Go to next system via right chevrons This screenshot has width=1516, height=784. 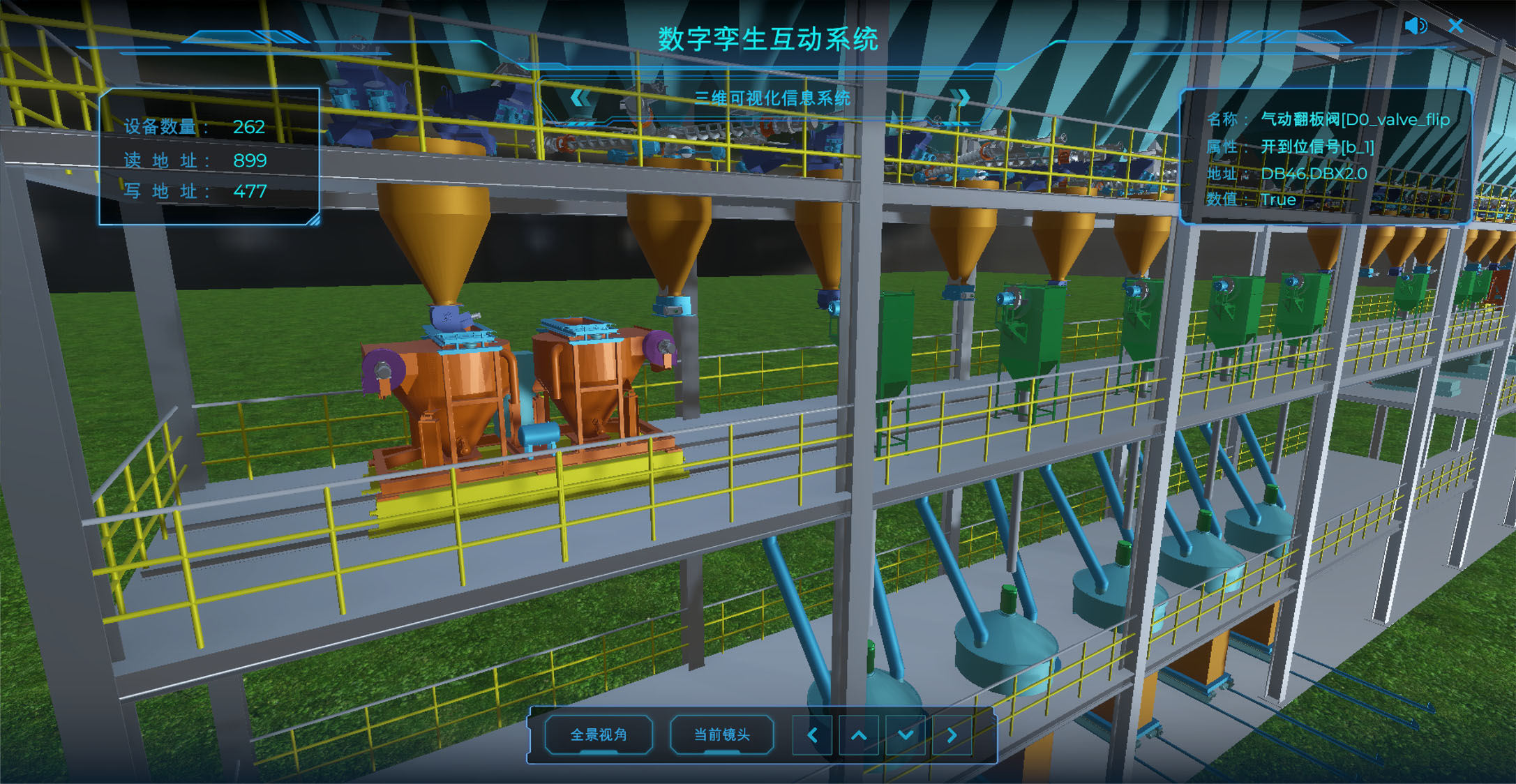click(963, 98)
